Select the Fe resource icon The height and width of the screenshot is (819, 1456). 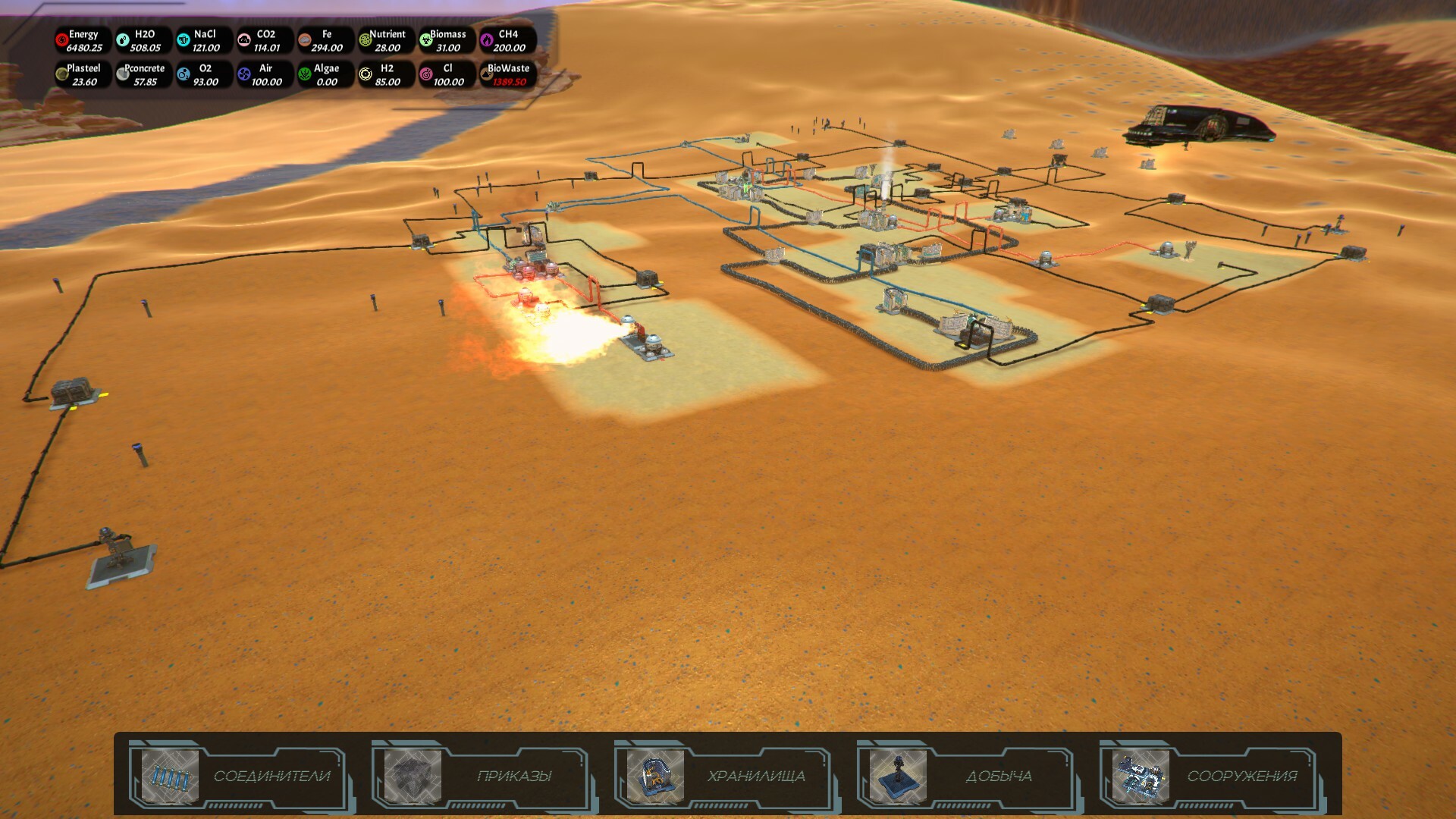pos(304,39)
